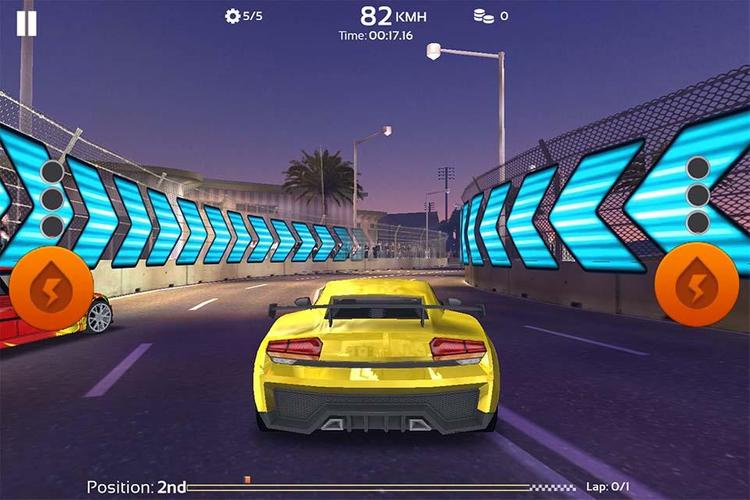Pause the race with the pause button
This screenshot has height=500, width=750.
click(x=26, y=22)
